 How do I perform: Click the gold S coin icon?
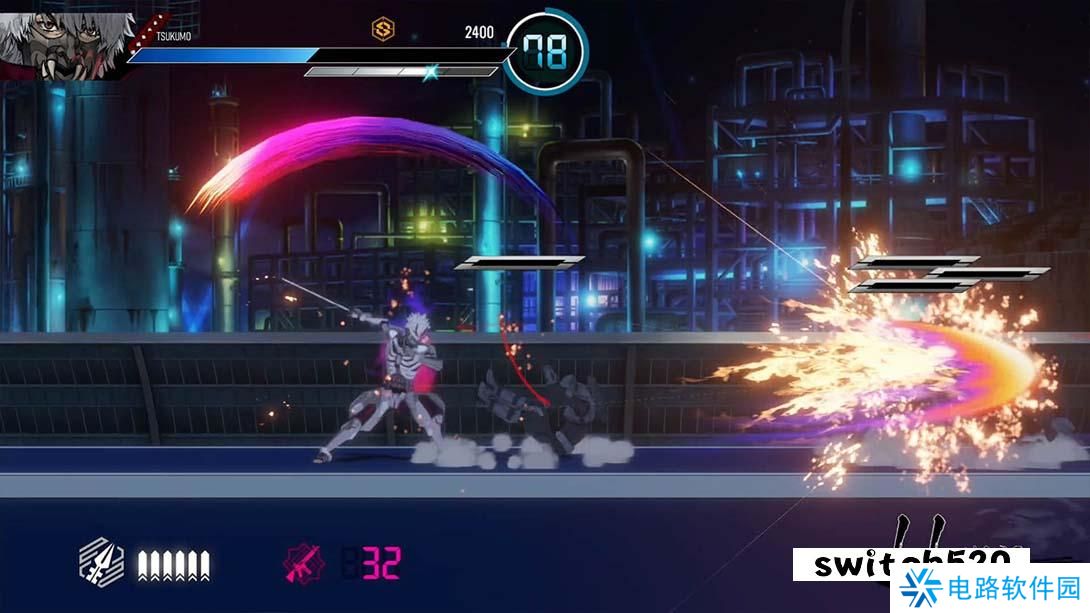(x=383, y=29)
